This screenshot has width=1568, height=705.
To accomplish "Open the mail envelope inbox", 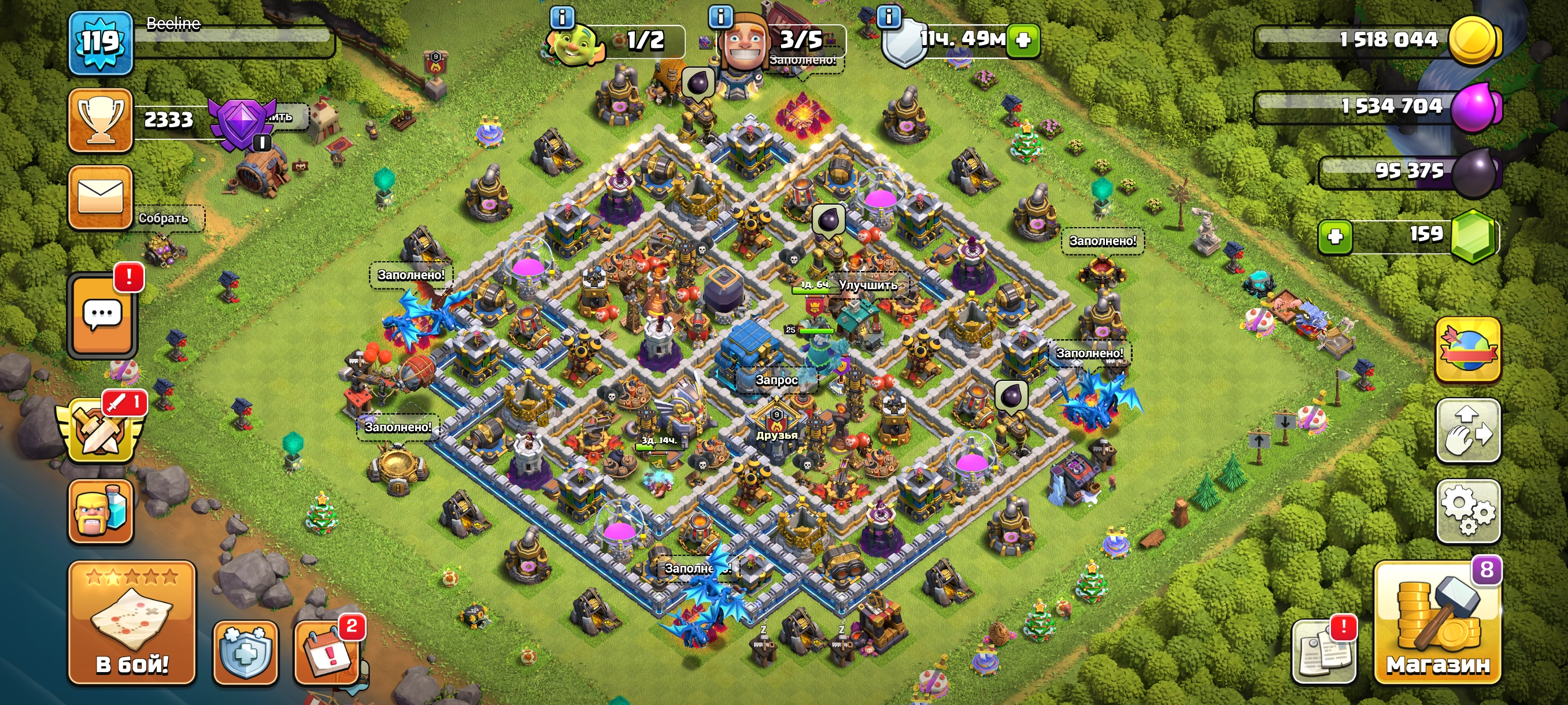I will point(101,197).
